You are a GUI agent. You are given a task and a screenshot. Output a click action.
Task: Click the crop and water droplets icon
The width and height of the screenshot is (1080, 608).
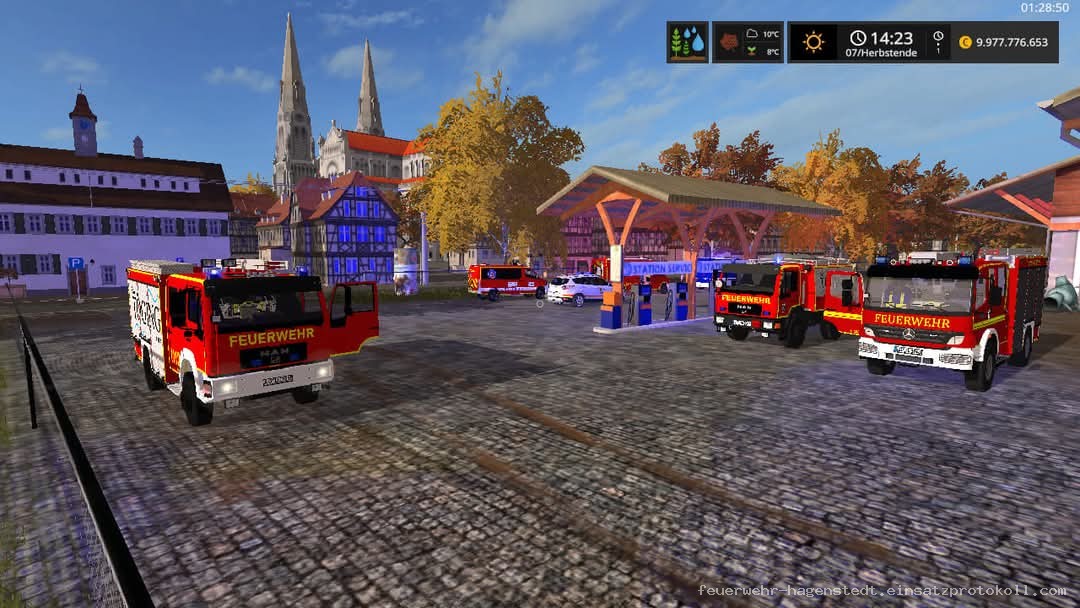pyautogui.click(x=687, y=42)
